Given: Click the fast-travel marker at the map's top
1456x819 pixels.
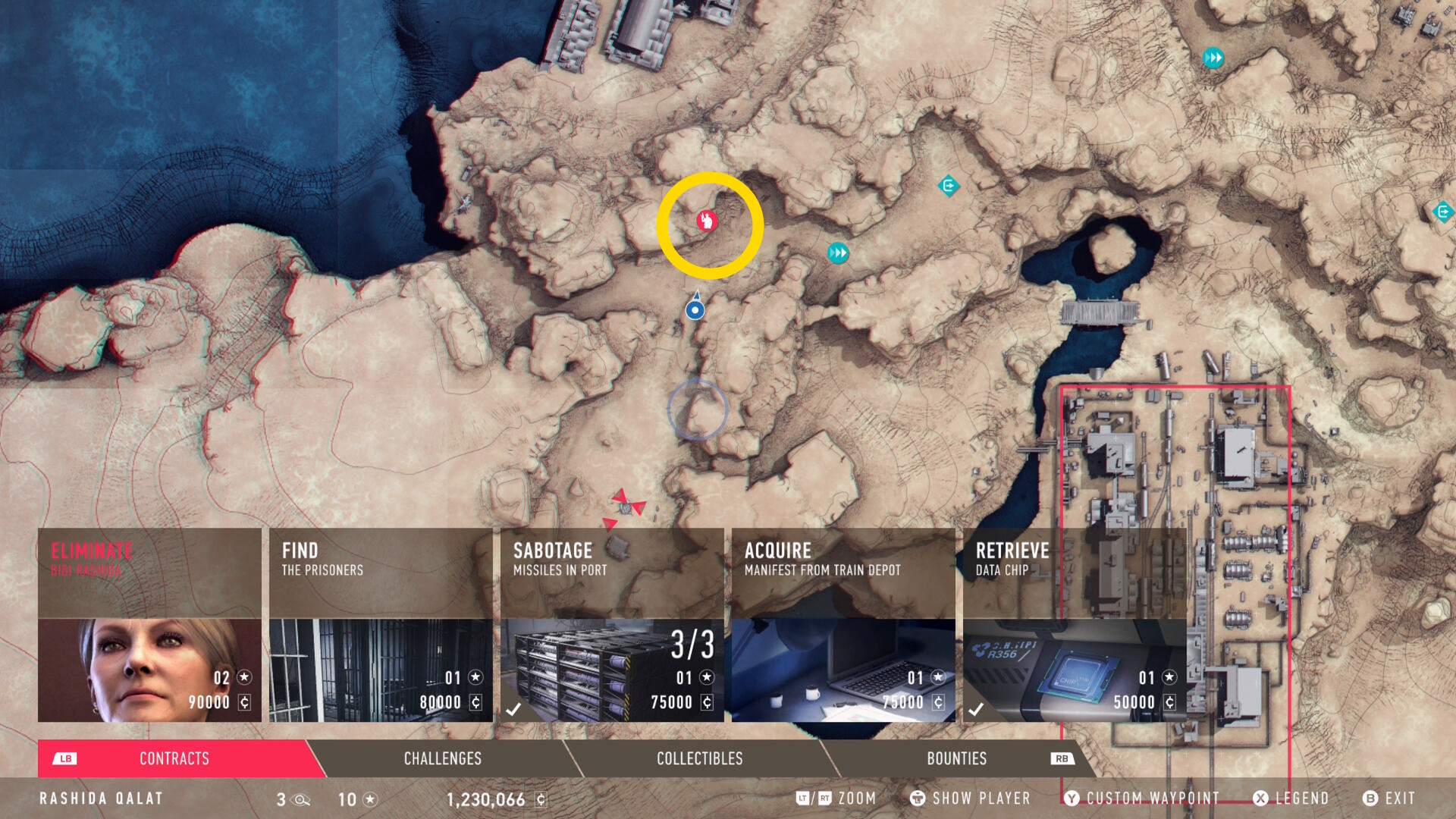Looking at the screenshot, I should click(x=1213, y=58).
